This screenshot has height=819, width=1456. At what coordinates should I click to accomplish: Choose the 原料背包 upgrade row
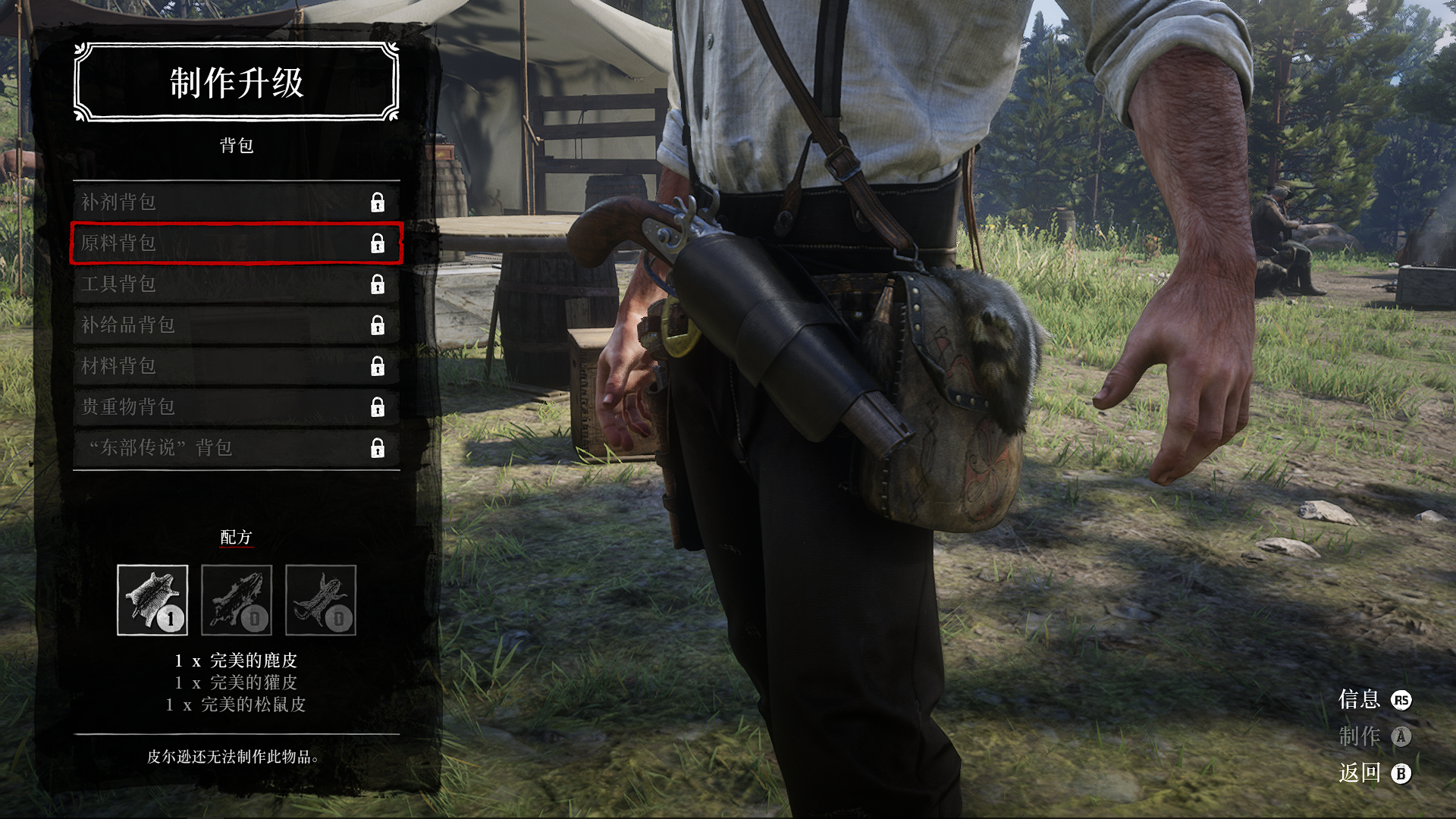click(236, 243)
